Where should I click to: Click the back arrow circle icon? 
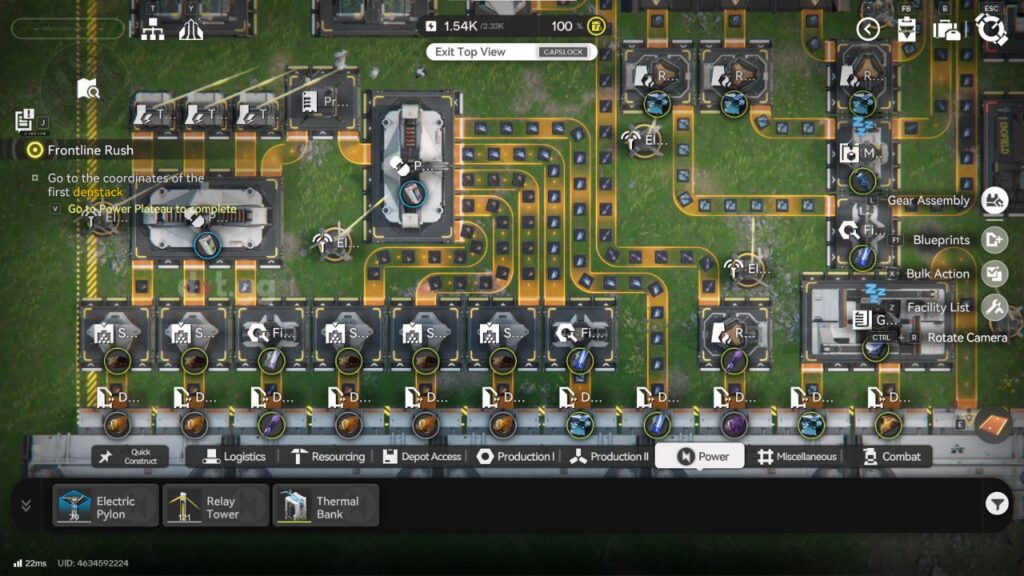tap(868, 29)
